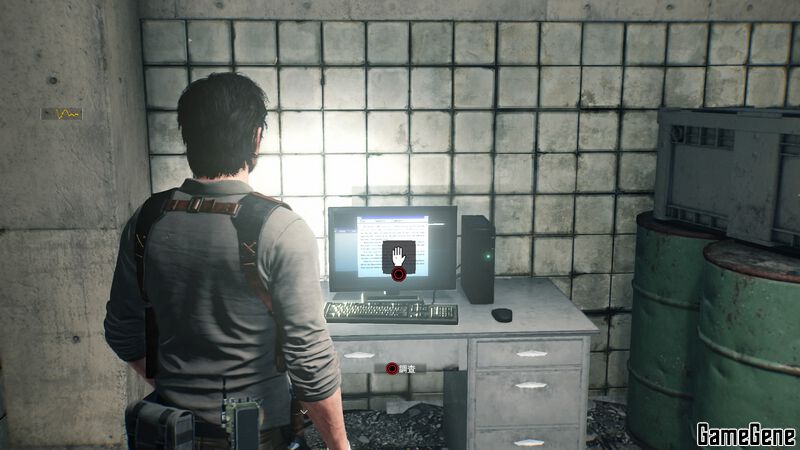Select the hand interaction icon on the monitor
Image resolution: width=800 pixels, height=450 pixels.
(x=398, y=255)
